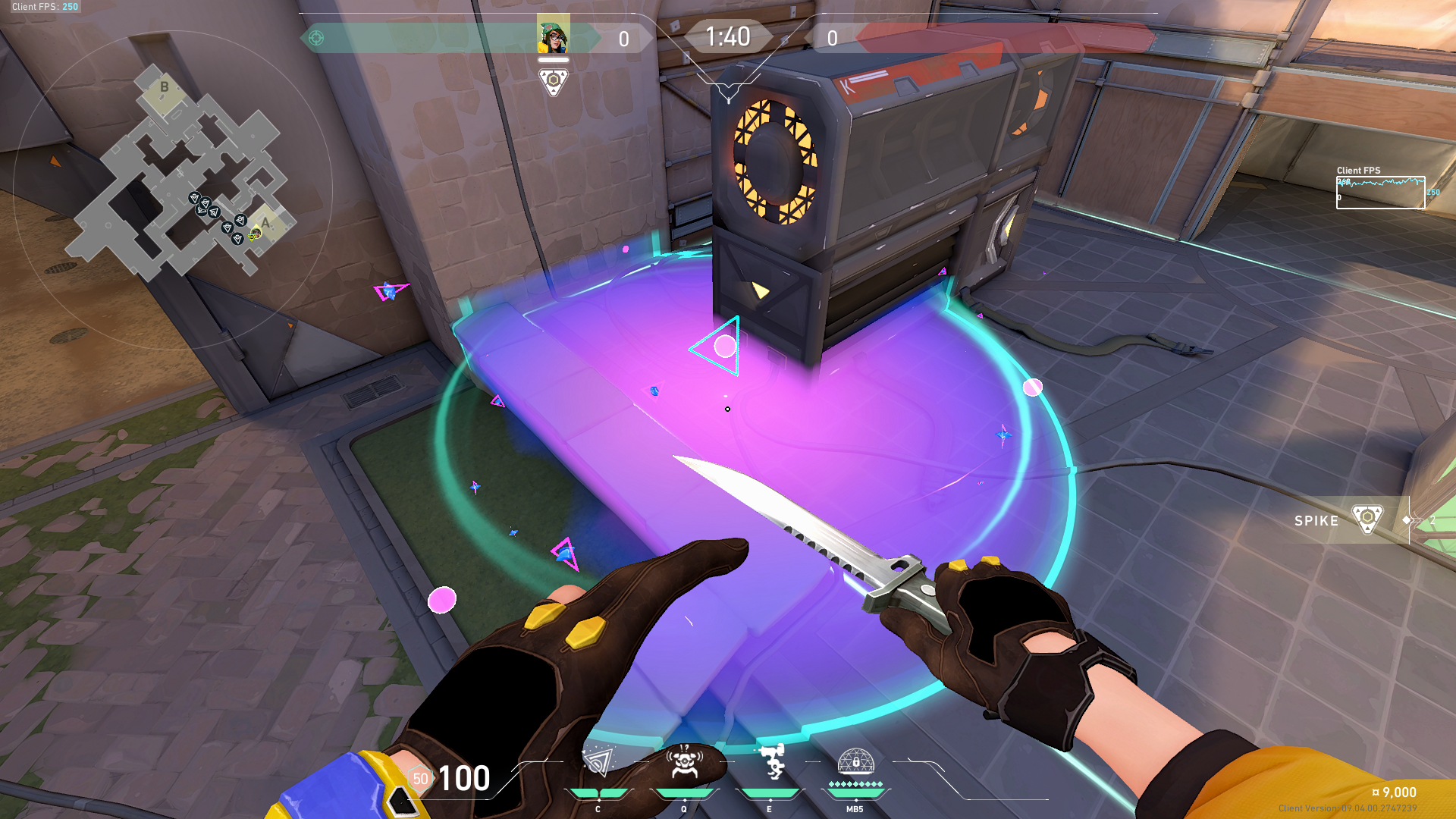The image size is (1456, 819).
Task: Click the shield icon next to the health counter
Action: 419,778
